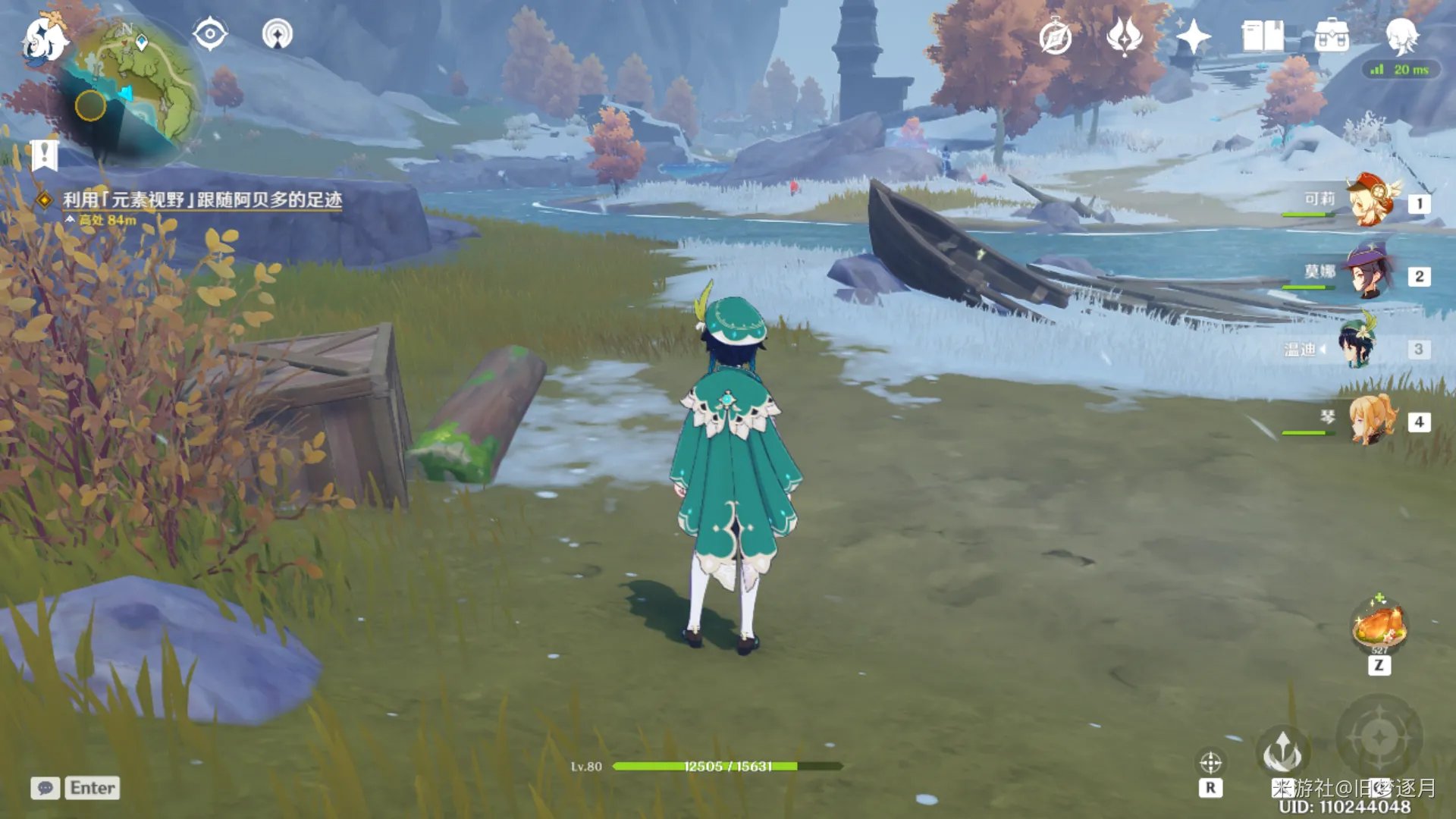Open the quest exclamation bookmark icon
The image size is (1456, 819).
[x=44, y=155]
